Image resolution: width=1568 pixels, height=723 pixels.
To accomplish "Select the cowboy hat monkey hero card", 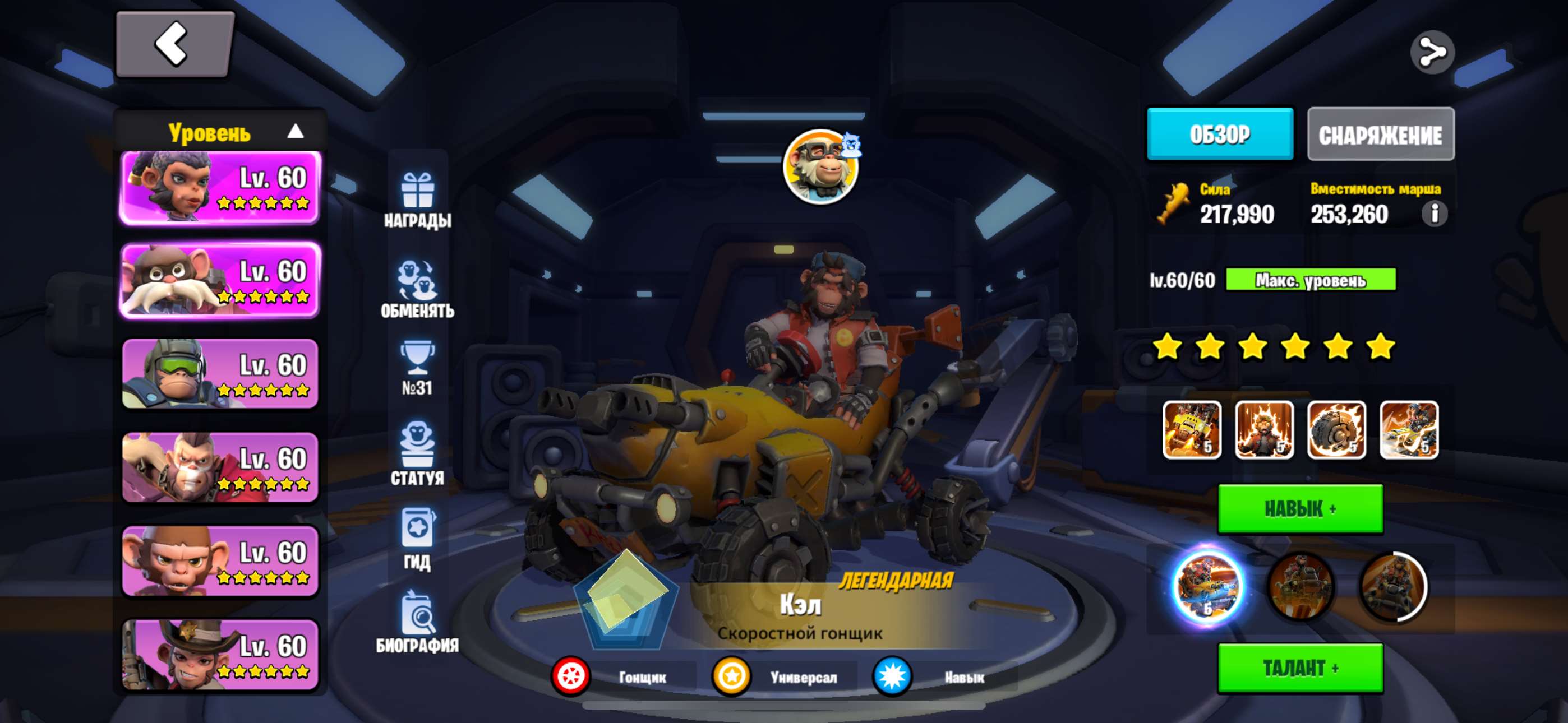I will point(220,655).
